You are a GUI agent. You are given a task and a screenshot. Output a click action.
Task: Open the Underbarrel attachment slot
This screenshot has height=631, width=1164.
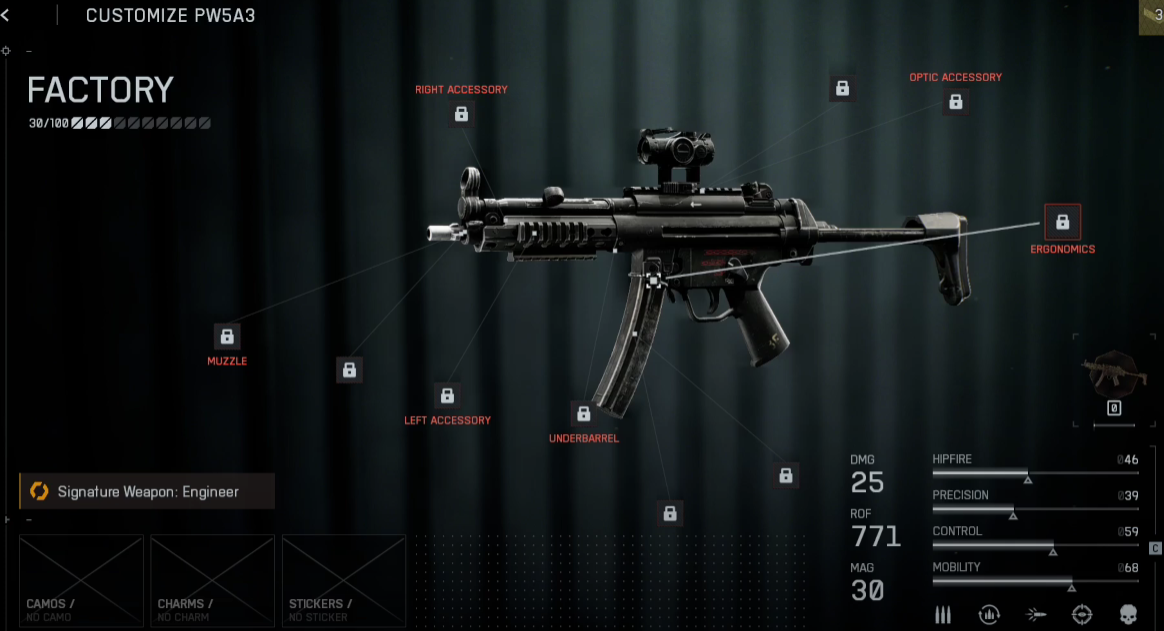584,413
